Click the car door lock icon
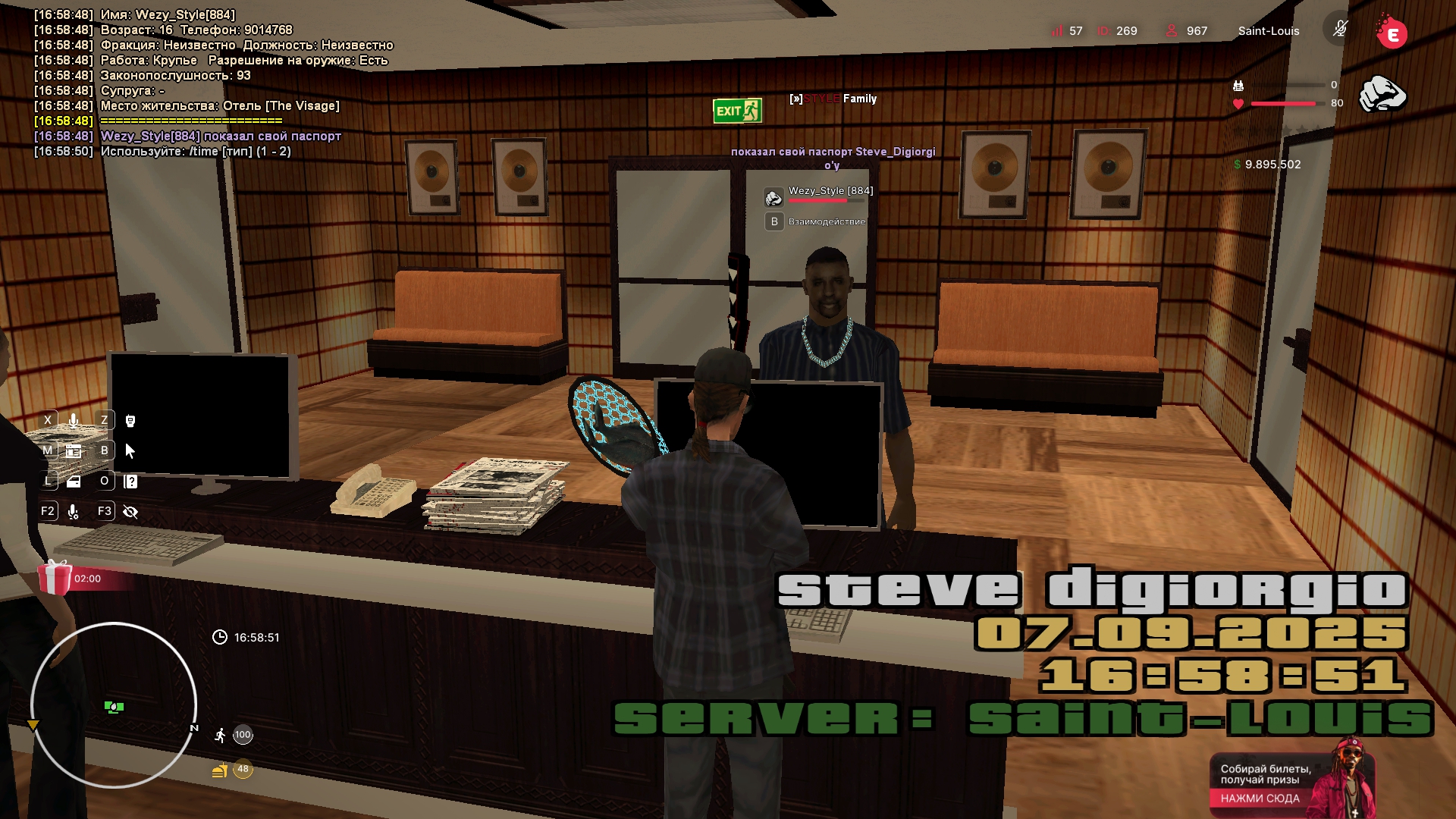 click(74, 481)
